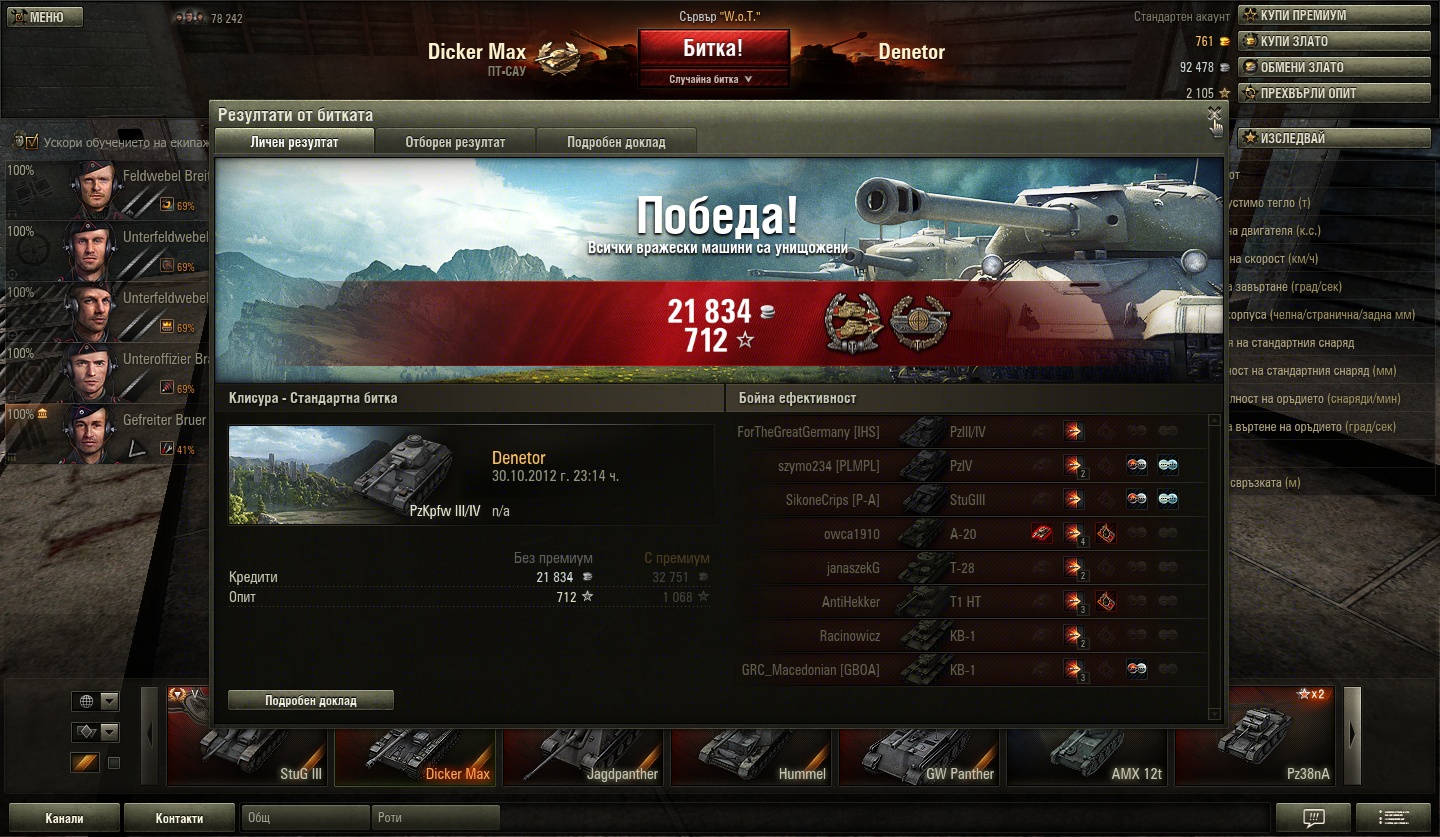Click the Подробен доклад button below stats
Viewport: 1440px width, 837px height.
311,700
